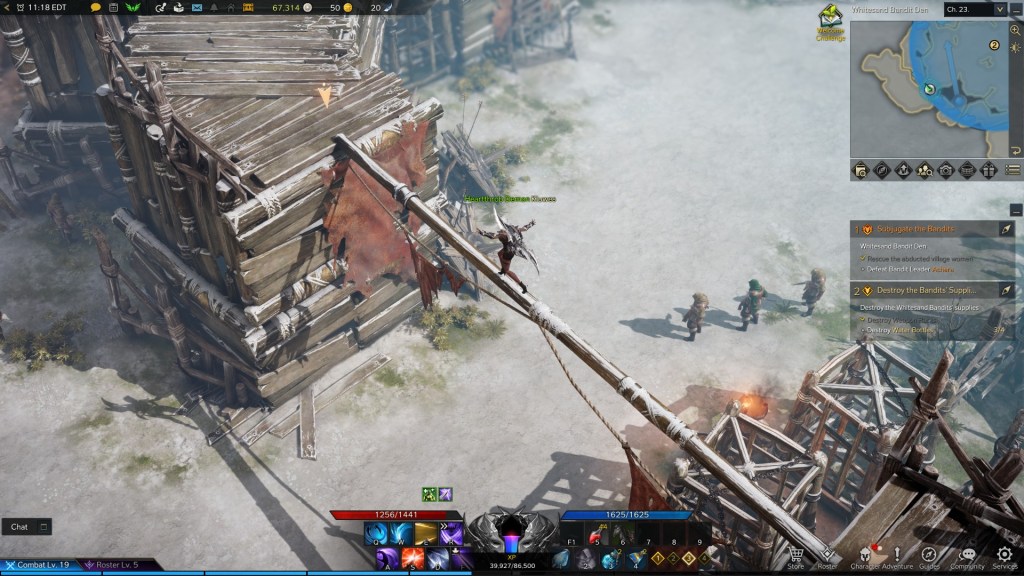Zoom in the minimap with the magnifier

(1014, 31)
